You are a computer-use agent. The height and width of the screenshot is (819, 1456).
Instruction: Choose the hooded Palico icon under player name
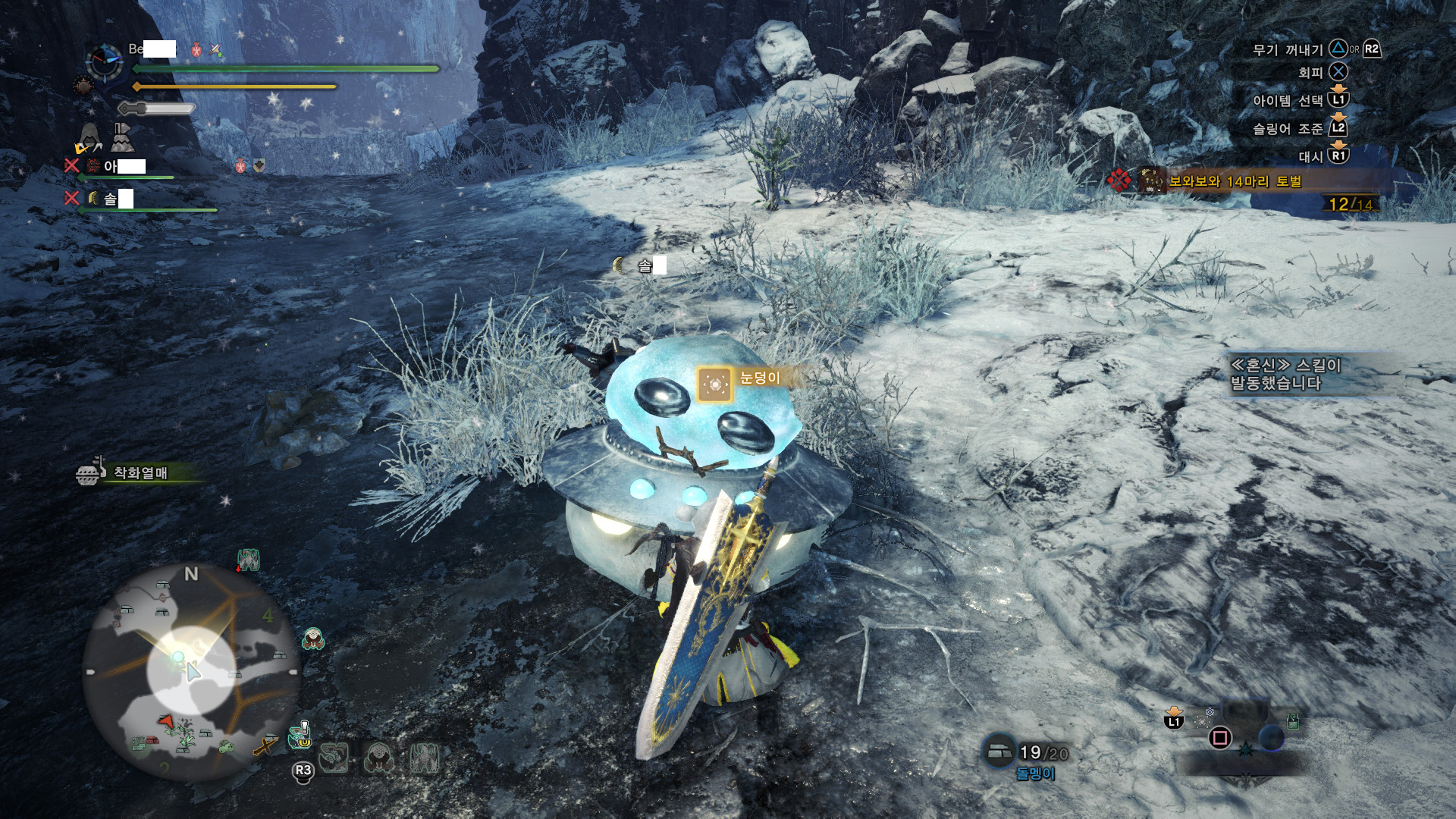pos(89,138)
